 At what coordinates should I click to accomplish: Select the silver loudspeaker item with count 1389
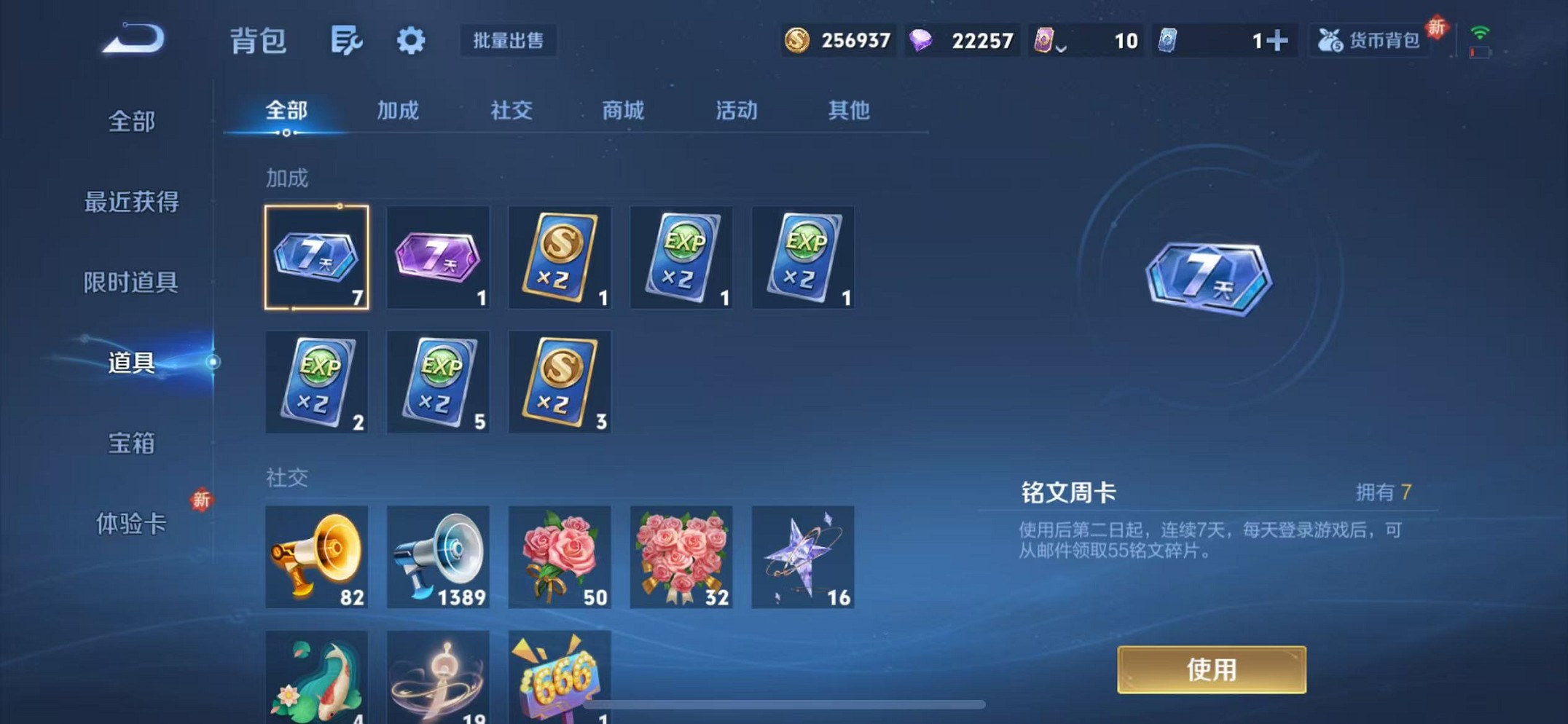(x=438, y=557)
